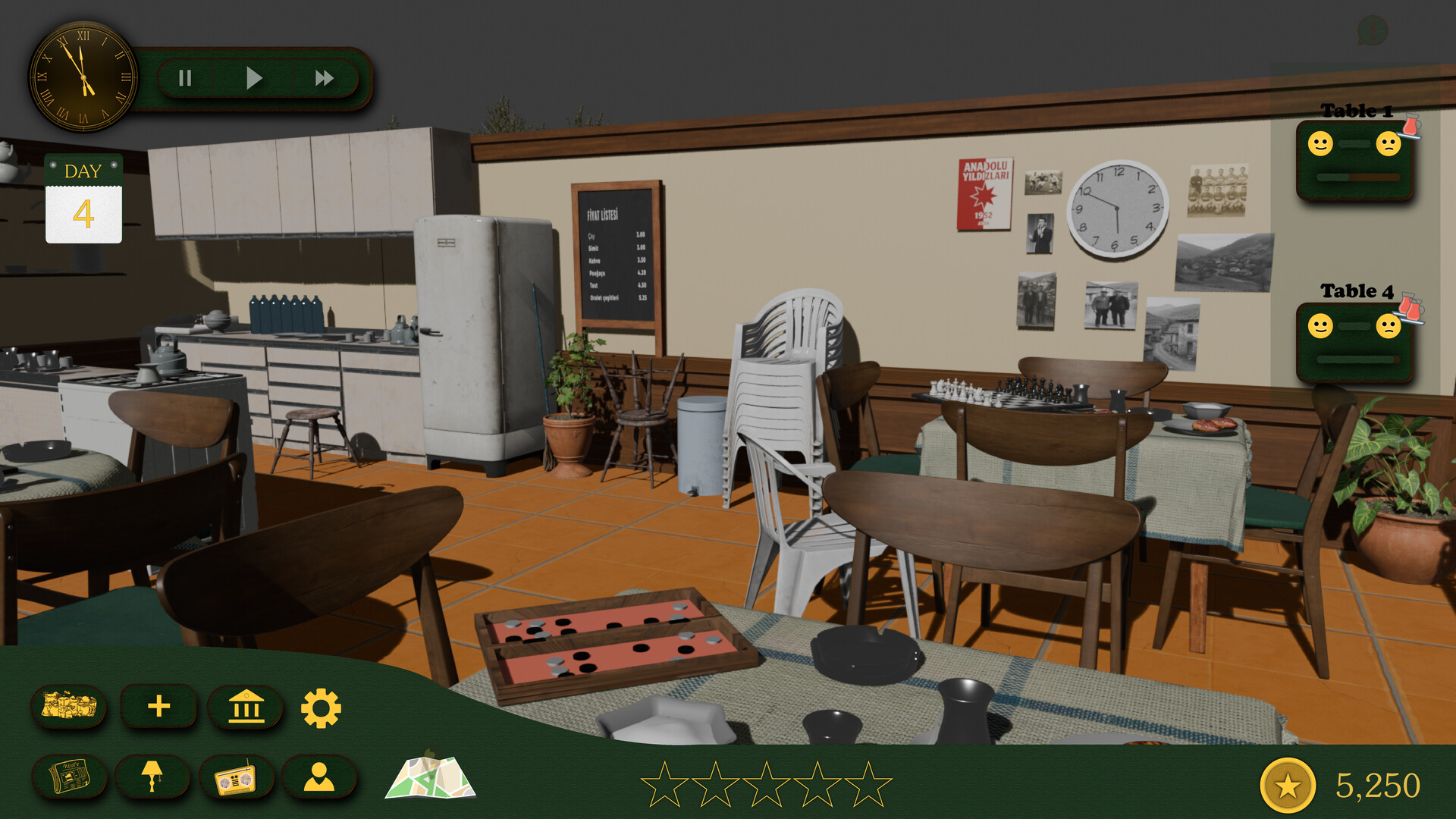1456x819 pixels.
Task: Click the Day 4 calendar
Action: pos(83,199)
